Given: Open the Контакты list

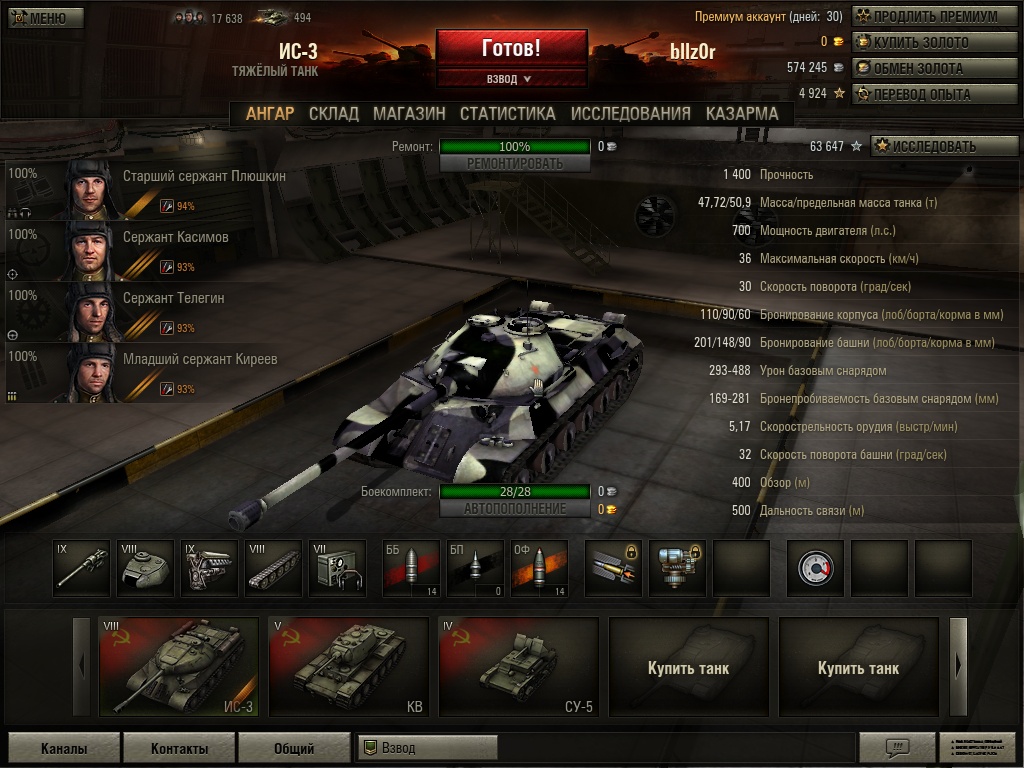Looking at the screenshot, I should click(180, 748).
